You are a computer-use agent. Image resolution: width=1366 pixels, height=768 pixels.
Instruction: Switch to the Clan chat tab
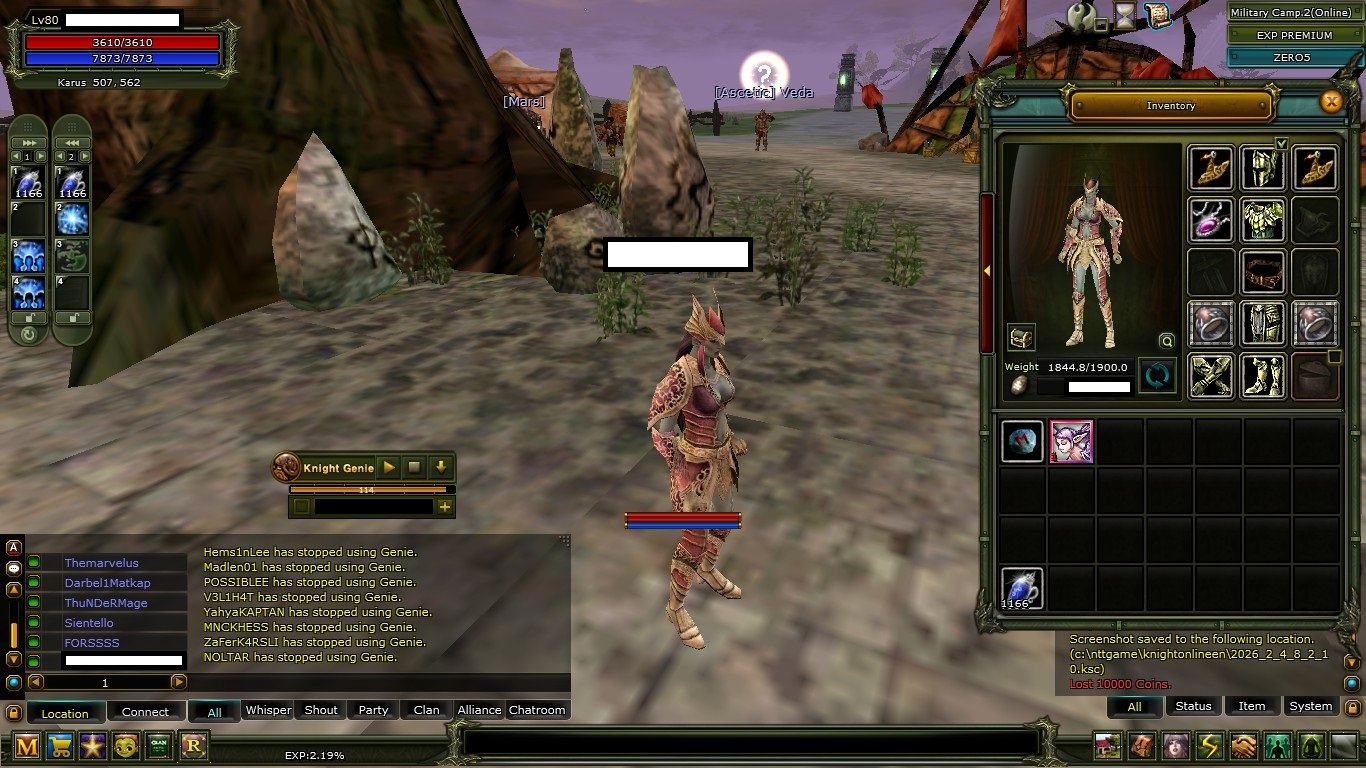[x=427, y=710]
